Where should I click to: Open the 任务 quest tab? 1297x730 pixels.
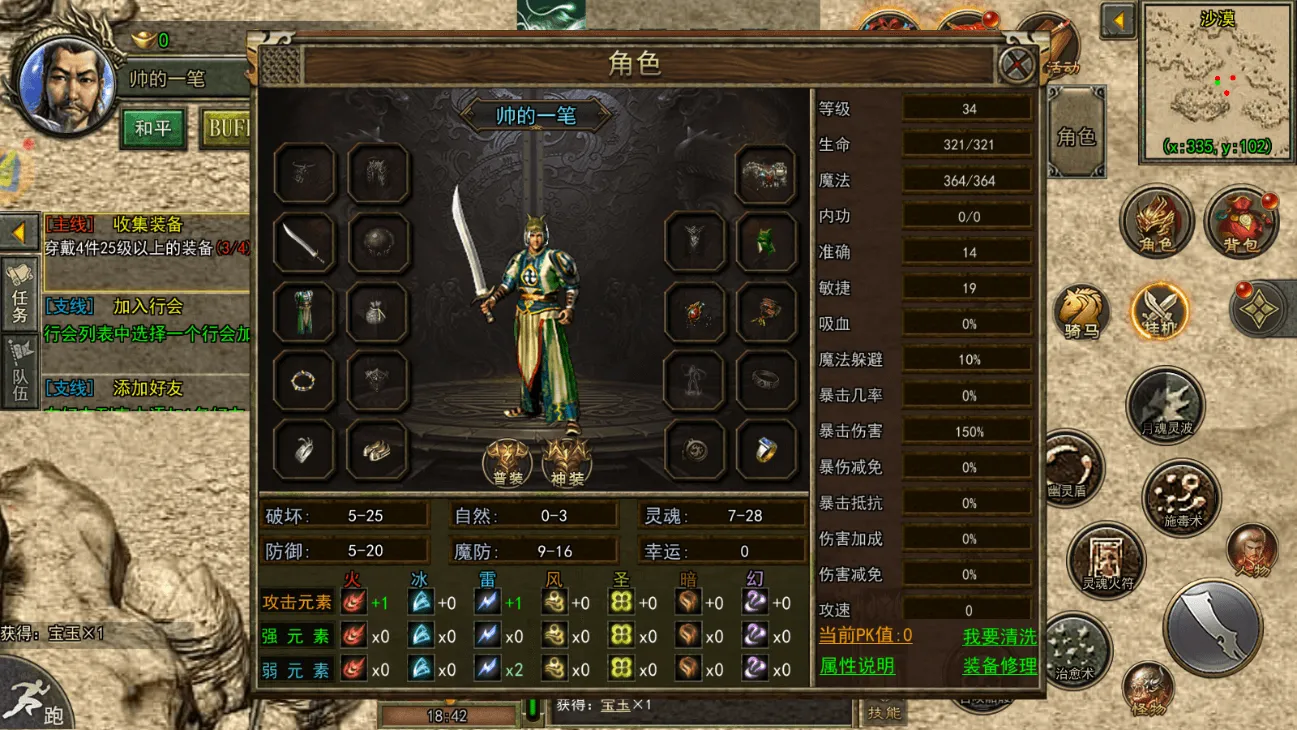click(20, 292)
